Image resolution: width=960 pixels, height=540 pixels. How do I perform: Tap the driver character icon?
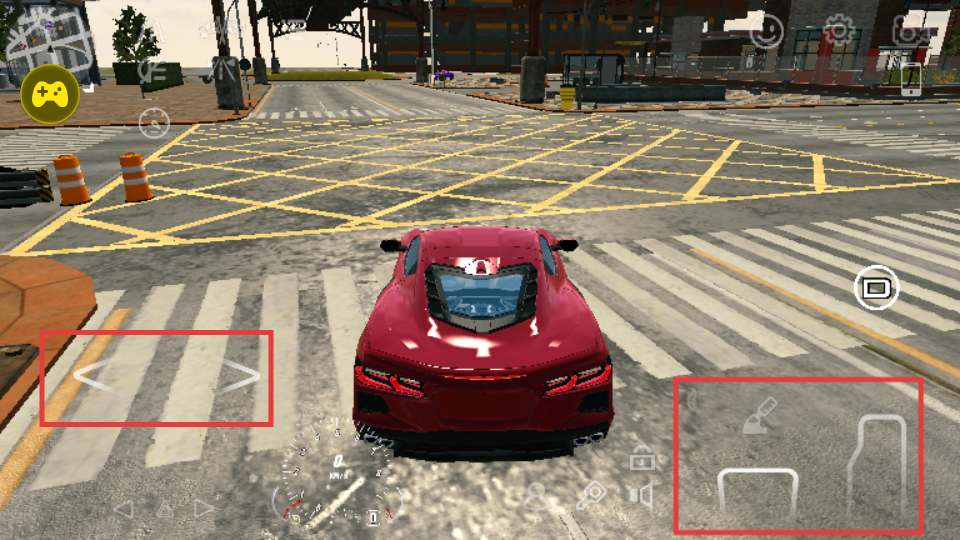click(538, 496)
